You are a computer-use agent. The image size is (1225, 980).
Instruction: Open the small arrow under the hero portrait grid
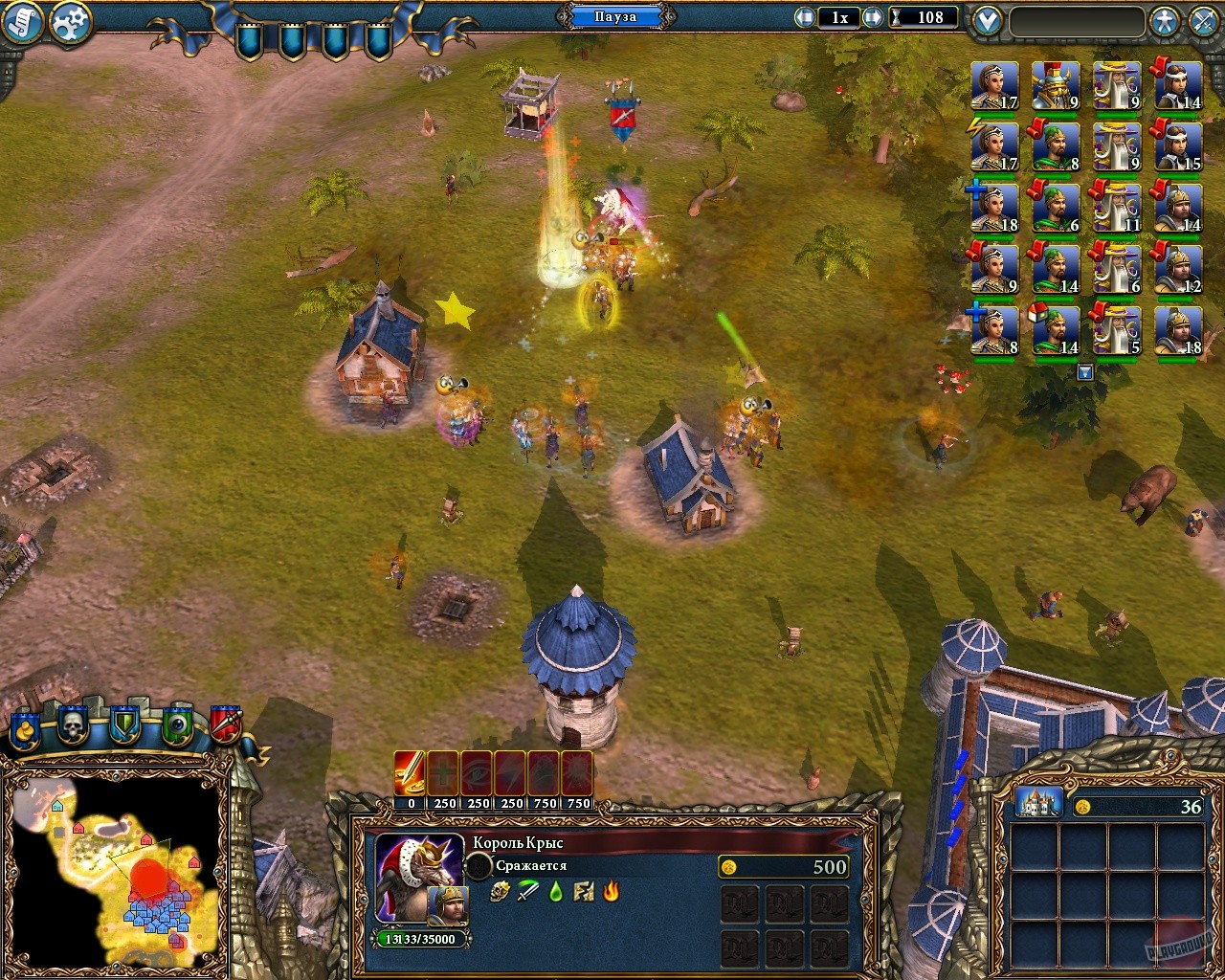pyautogui.click(x=1084, y=373)
